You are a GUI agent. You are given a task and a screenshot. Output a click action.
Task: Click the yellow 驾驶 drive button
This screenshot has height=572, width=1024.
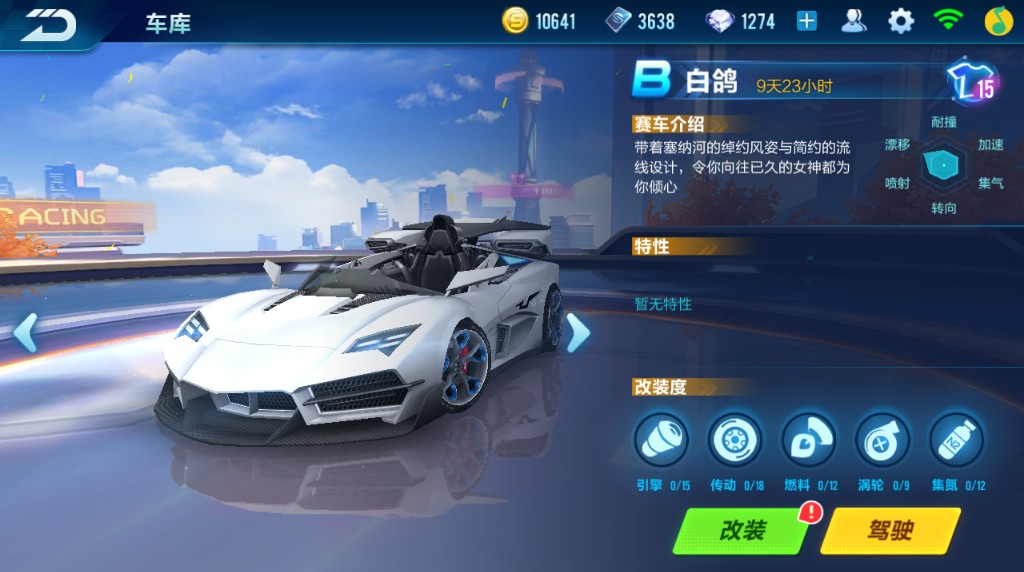pos(889,530)
